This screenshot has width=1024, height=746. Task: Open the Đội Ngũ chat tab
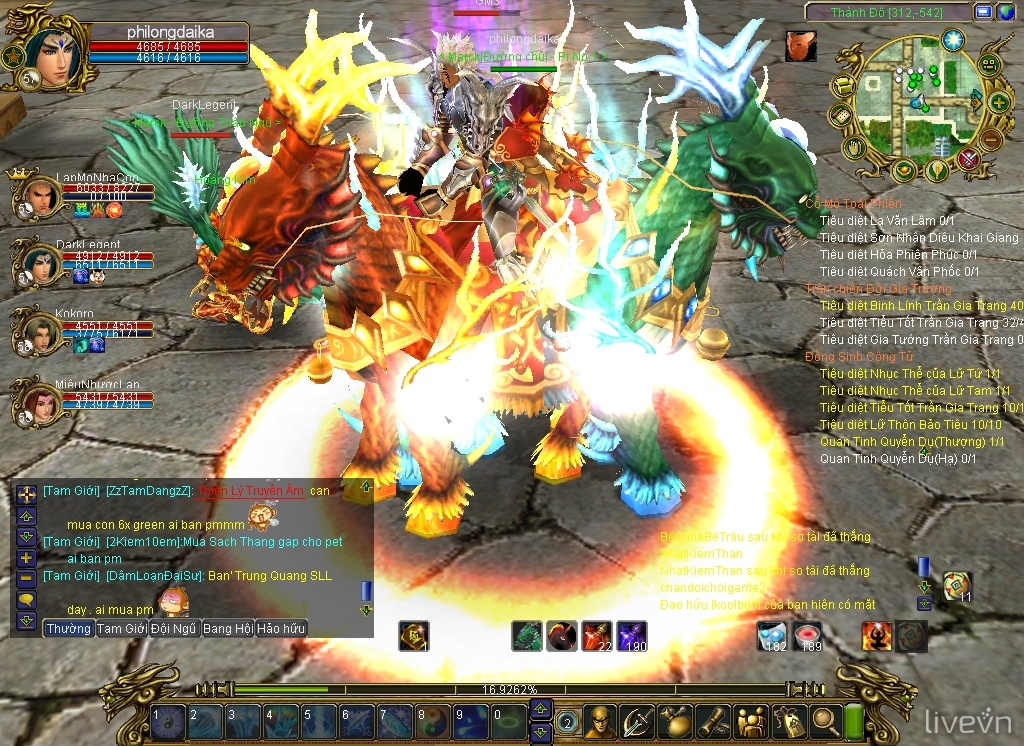point(174,629)
